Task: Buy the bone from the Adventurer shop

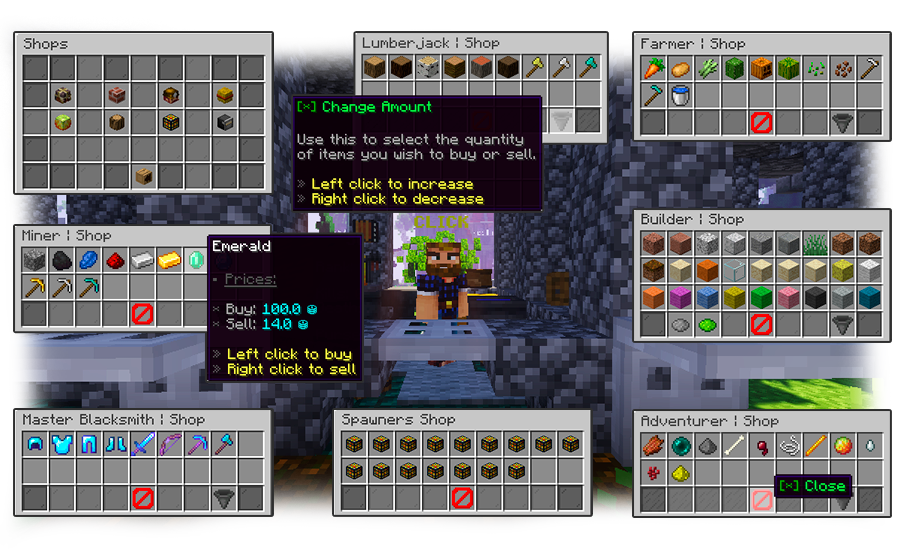Action: click(x=734, y=445)
